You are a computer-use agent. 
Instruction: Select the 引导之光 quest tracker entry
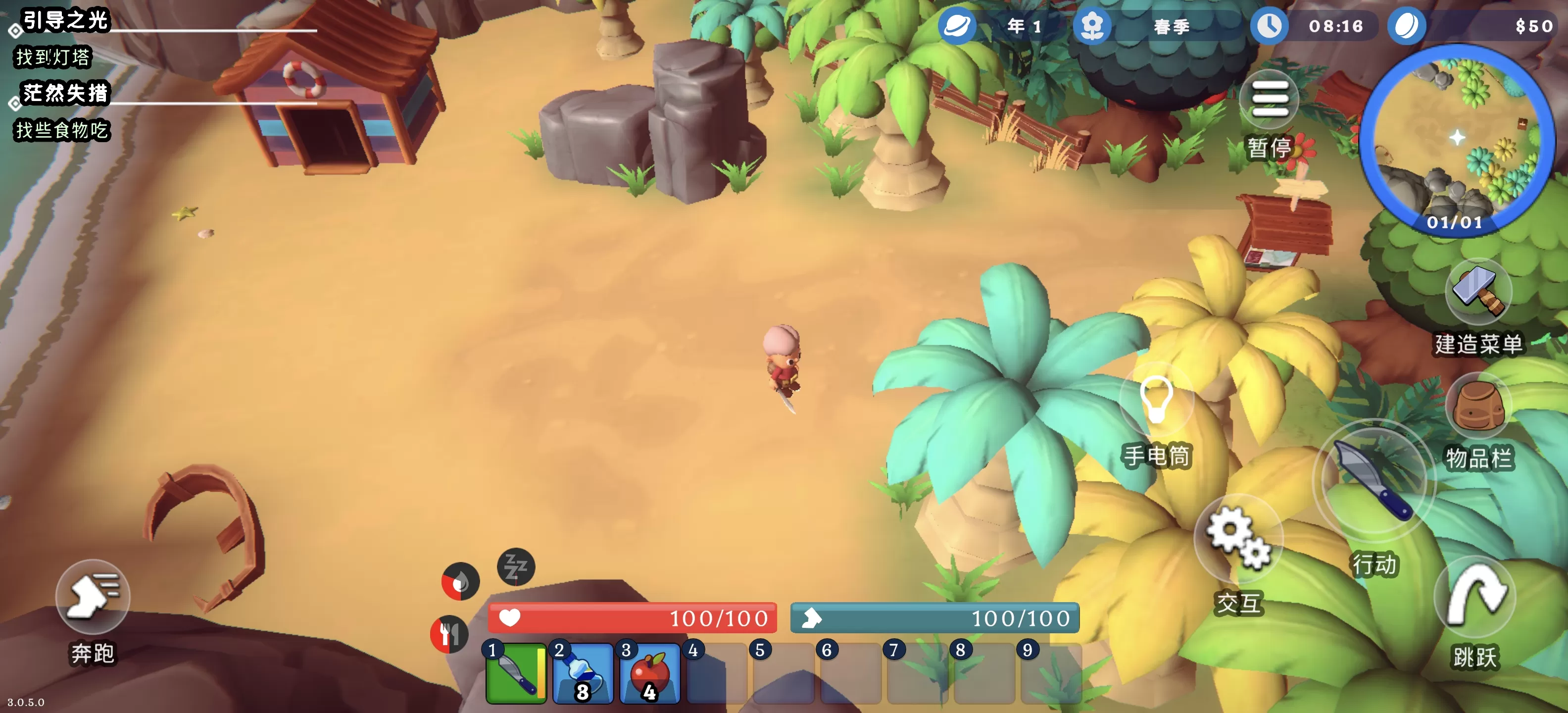pos(65,21)
